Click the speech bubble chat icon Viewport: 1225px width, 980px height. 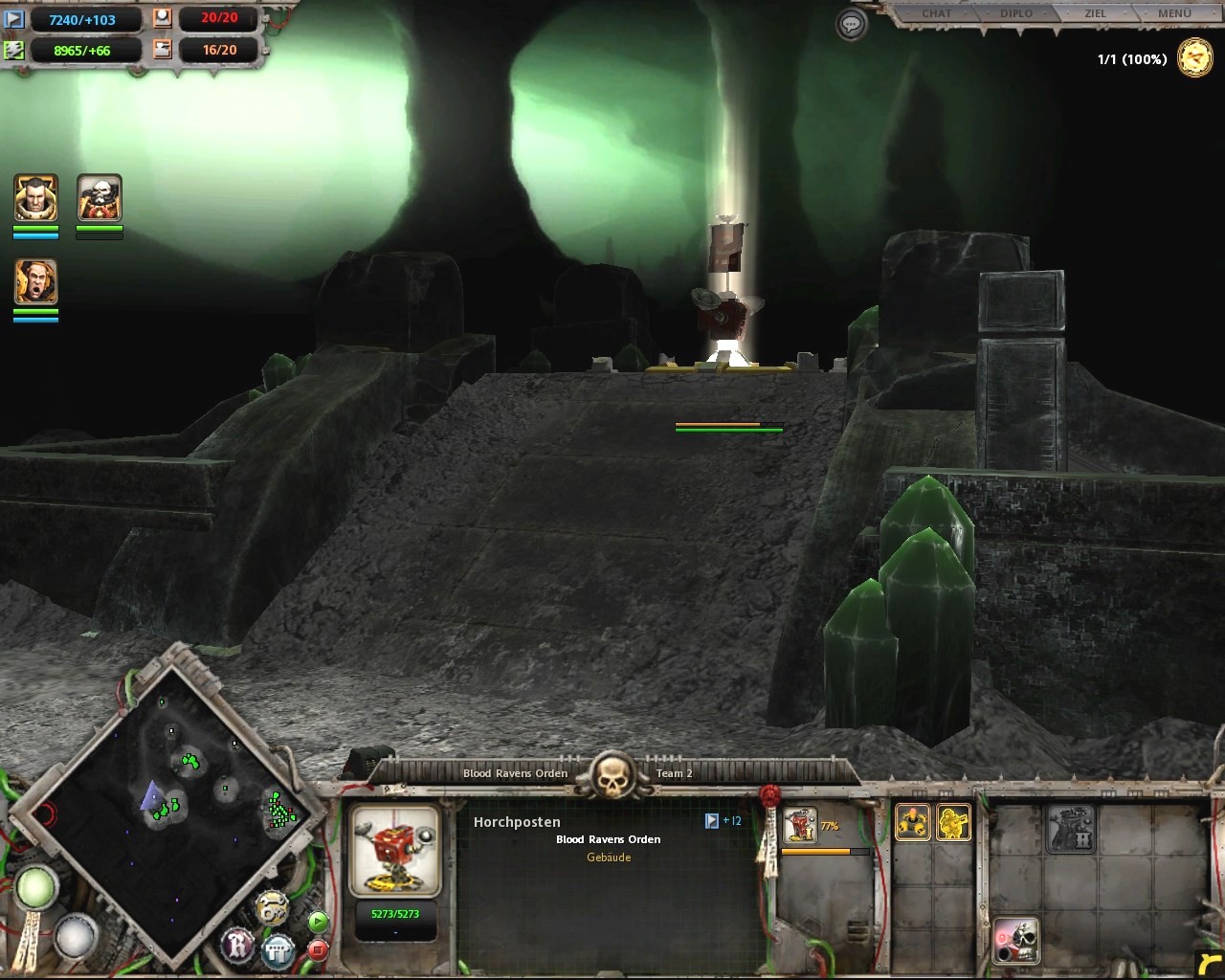[851, 25]
